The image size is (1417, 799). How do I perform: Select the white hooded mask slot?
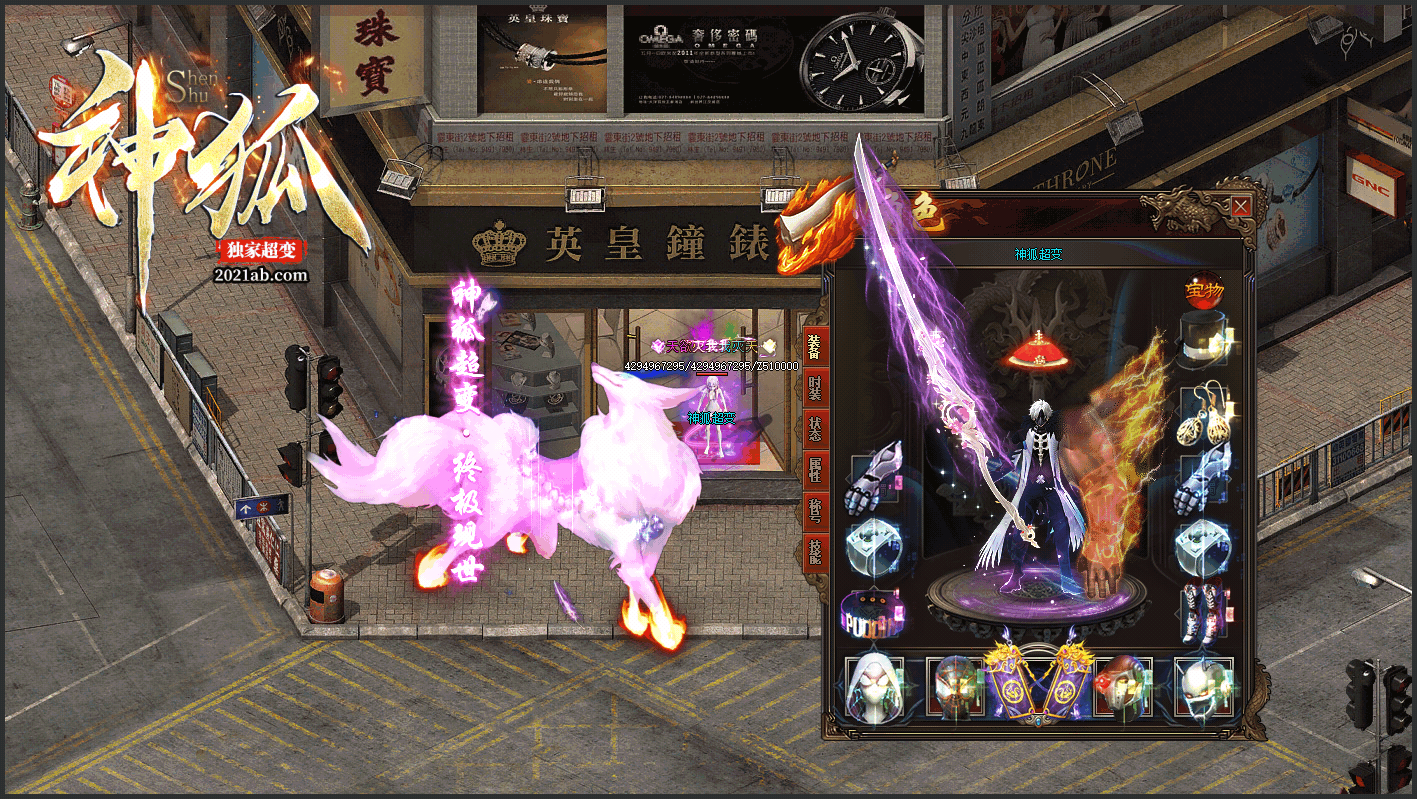875,687
